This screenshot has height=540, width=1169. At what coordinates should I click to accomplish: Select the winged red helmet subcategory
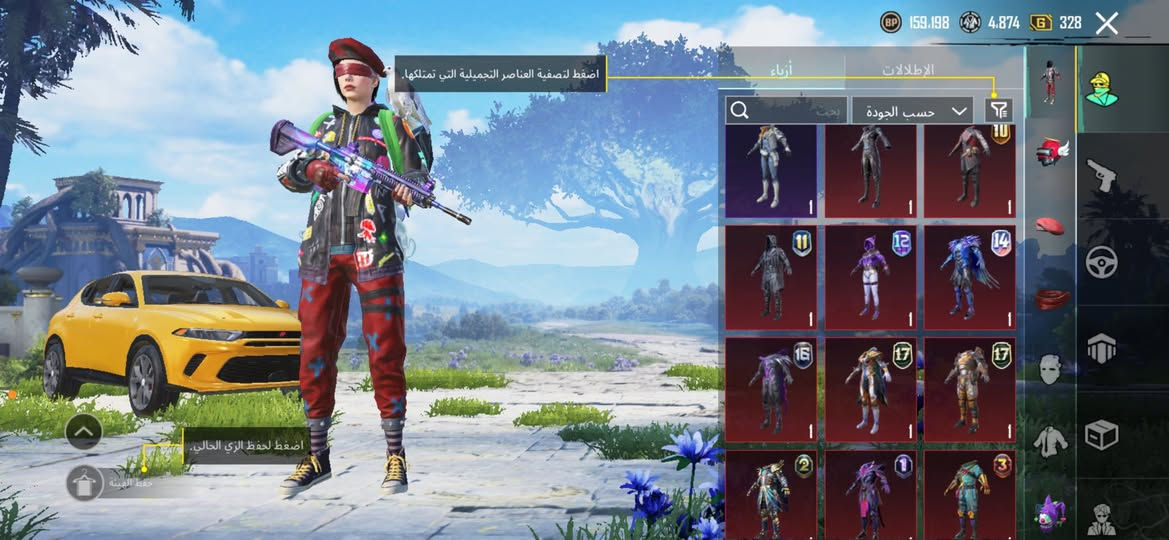pos(1050,153)
